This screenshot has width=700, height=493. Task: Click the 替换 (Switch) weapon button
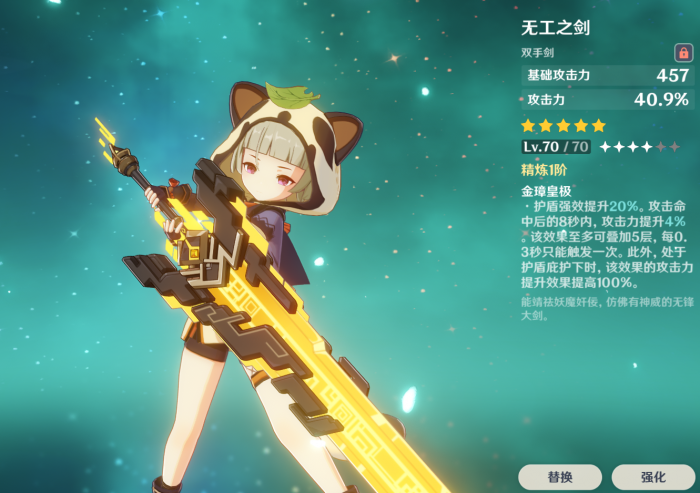click(560, 477)
